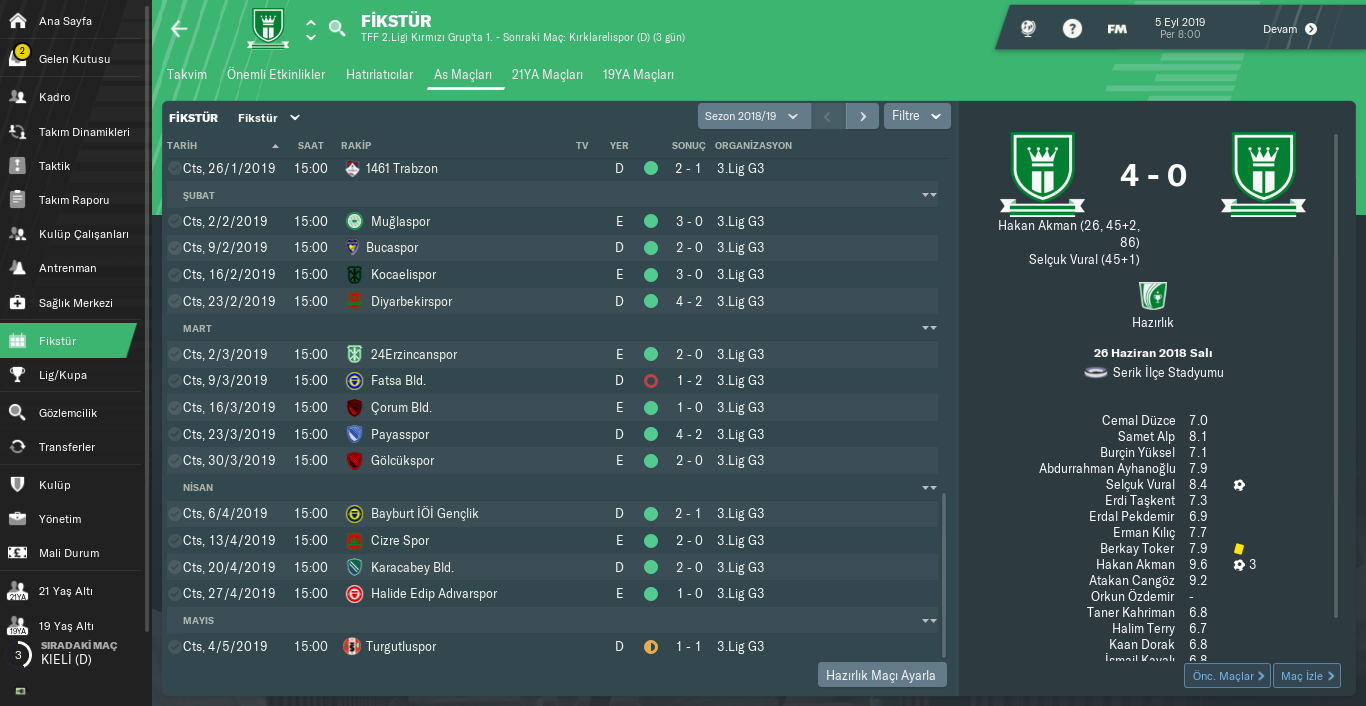Open the Taktik menu entry
This screenshot has height=706, width=1366.
tap(54, 166)
